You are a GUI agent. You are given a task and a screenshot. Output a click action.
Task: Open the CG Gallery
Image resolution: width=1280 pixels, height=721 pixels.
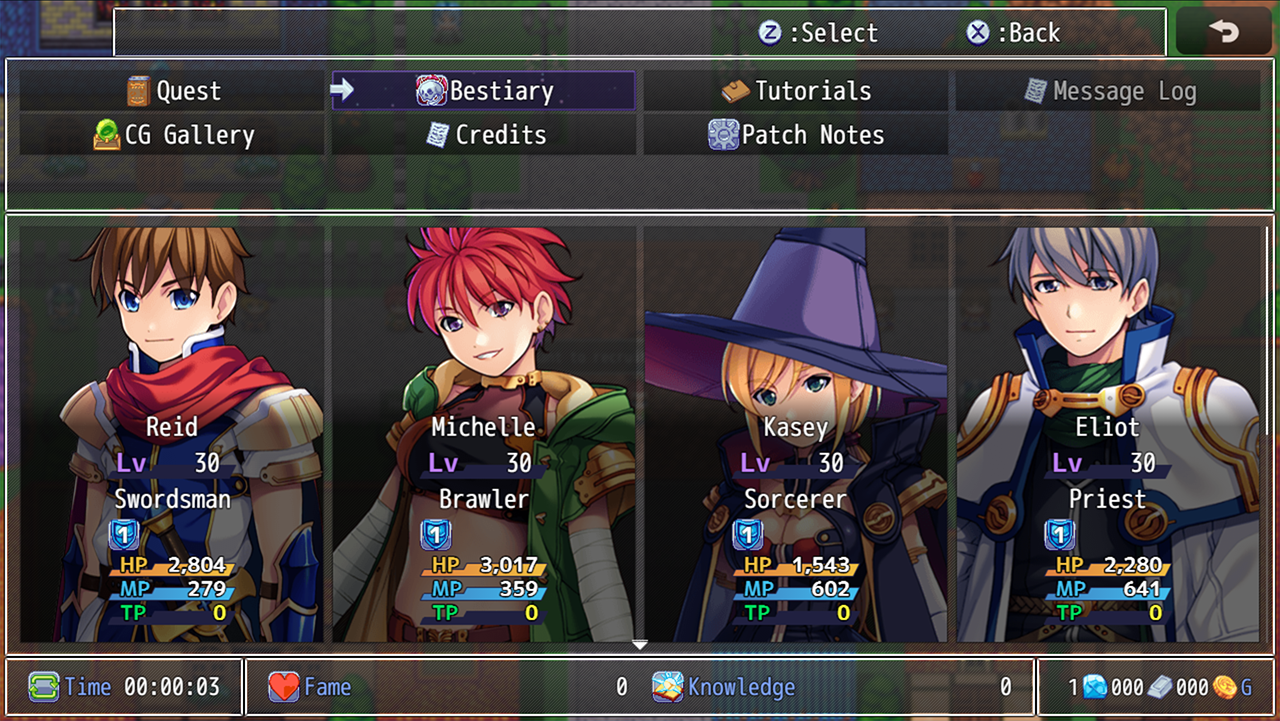172,135
